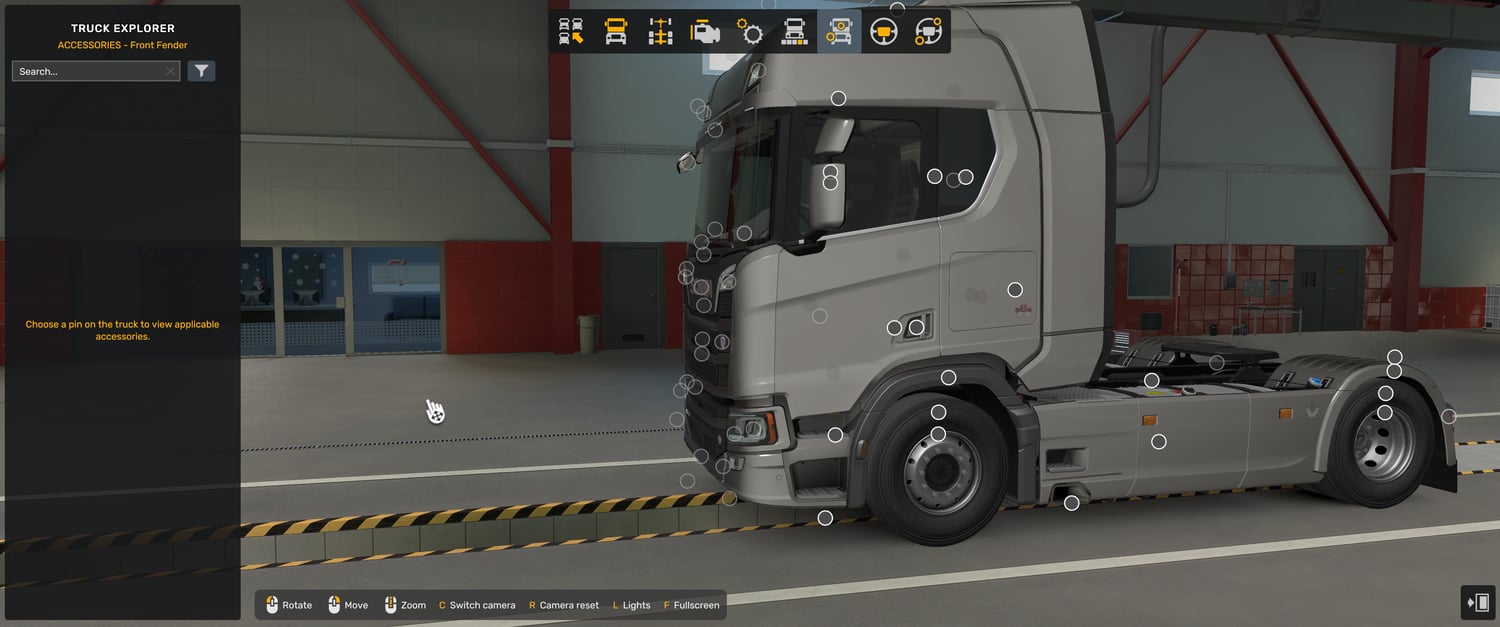The height and width of the screenshot is (627, 1500).
Task: Open the steering wheel accessories icon
Action: click(x=928, y=32)
